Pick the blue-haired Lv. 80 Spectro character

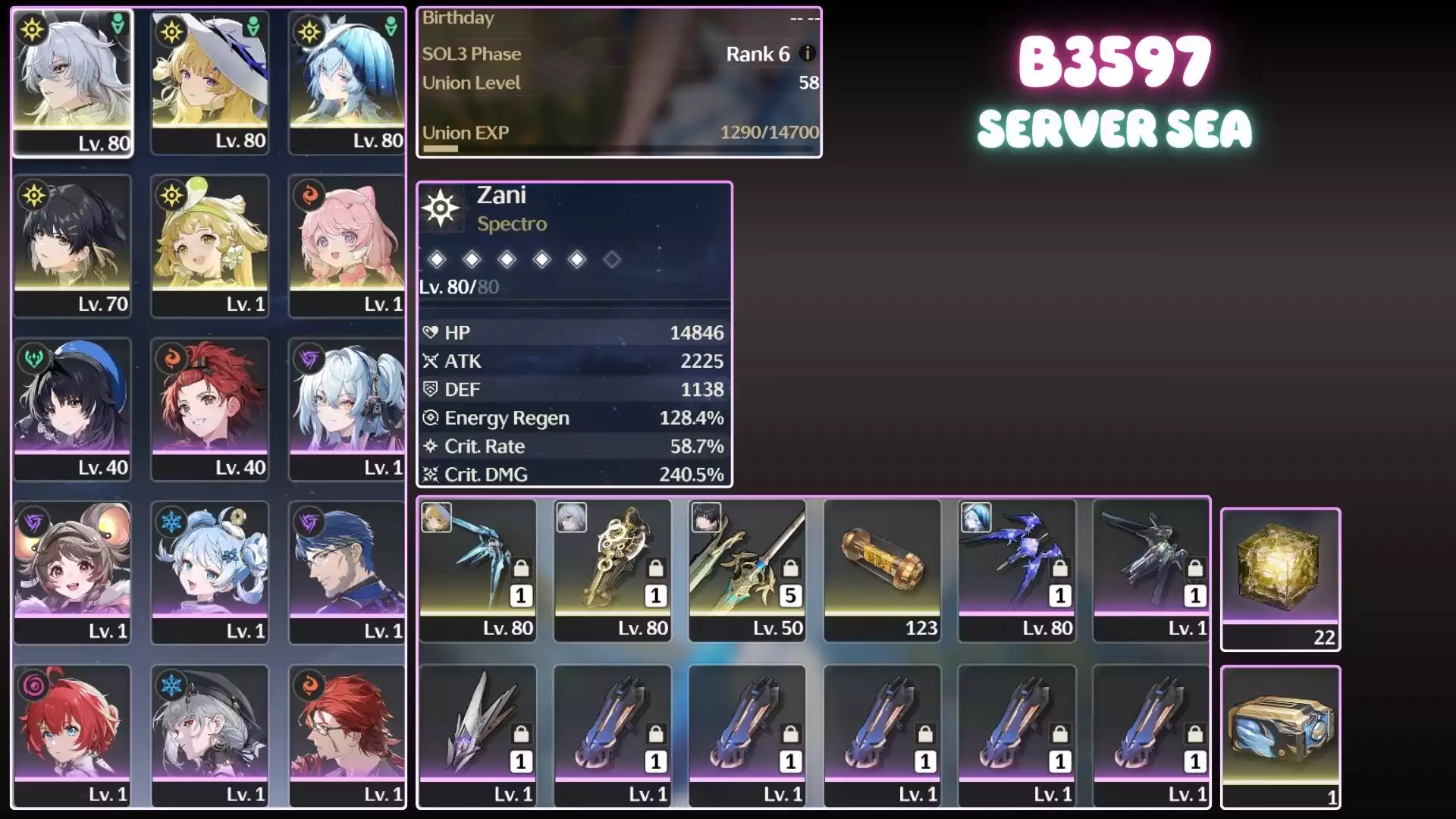click(347, 82)
